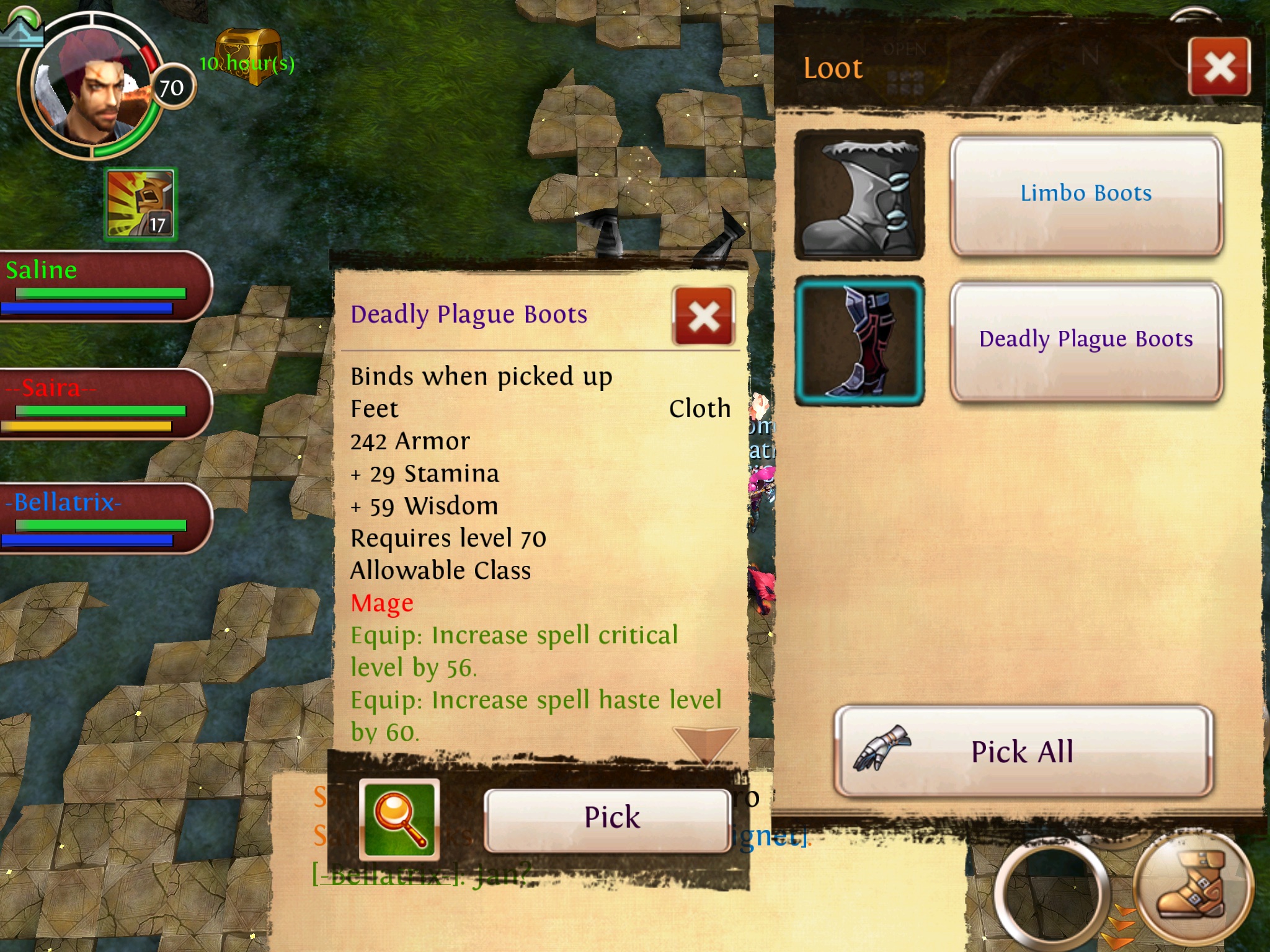The width and height of the screenshot is (1270, 952).
Task: Close the Loot window
Action: [x=1219, y=67]
